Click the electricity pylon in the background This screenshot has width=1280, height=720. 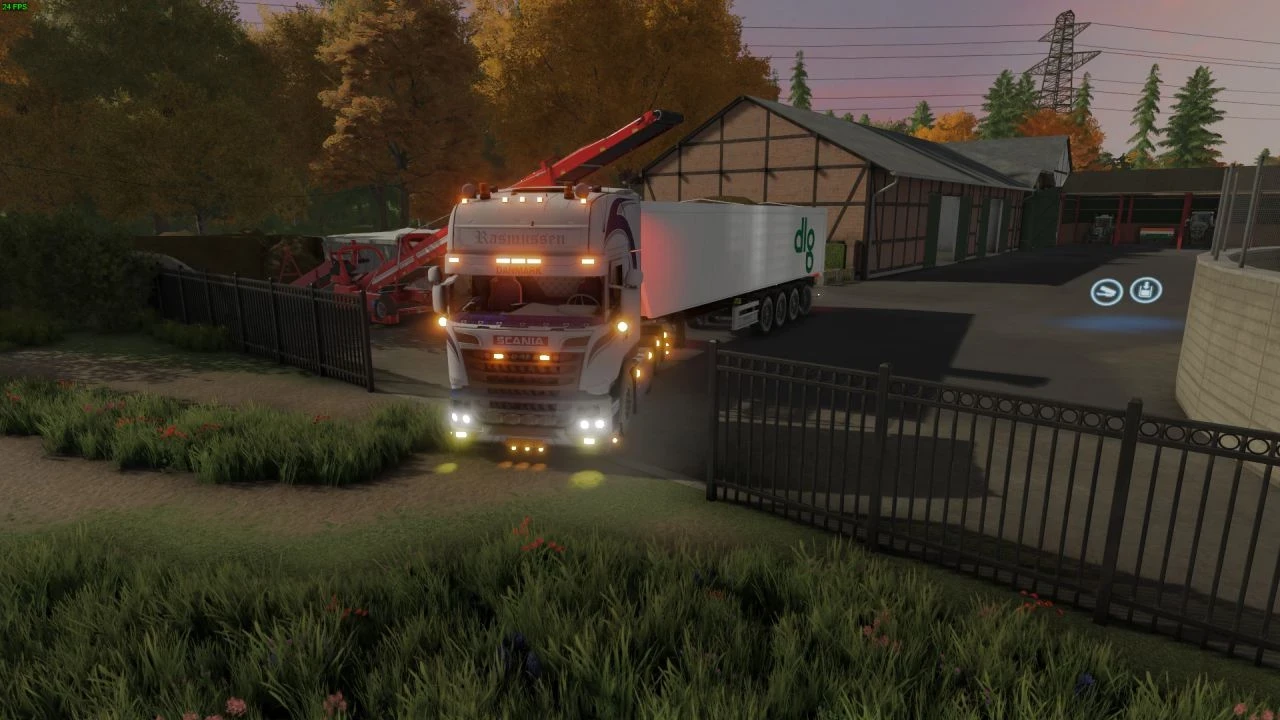pyautogui.click(x=1060, y=50)
